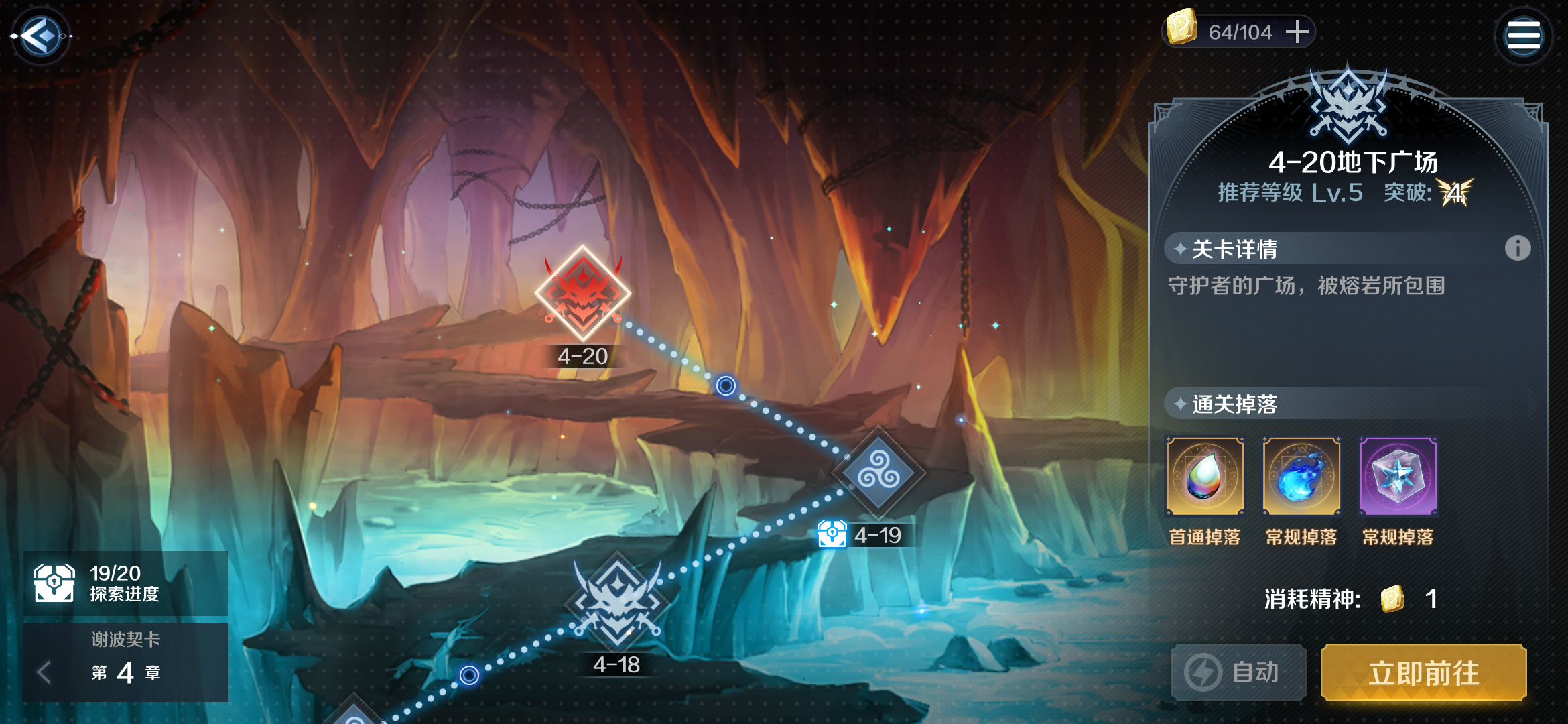Viewport: 1568px width, 724px height.
Task: Click the 自动 auto-battle button
Action: coord(1238,672)
